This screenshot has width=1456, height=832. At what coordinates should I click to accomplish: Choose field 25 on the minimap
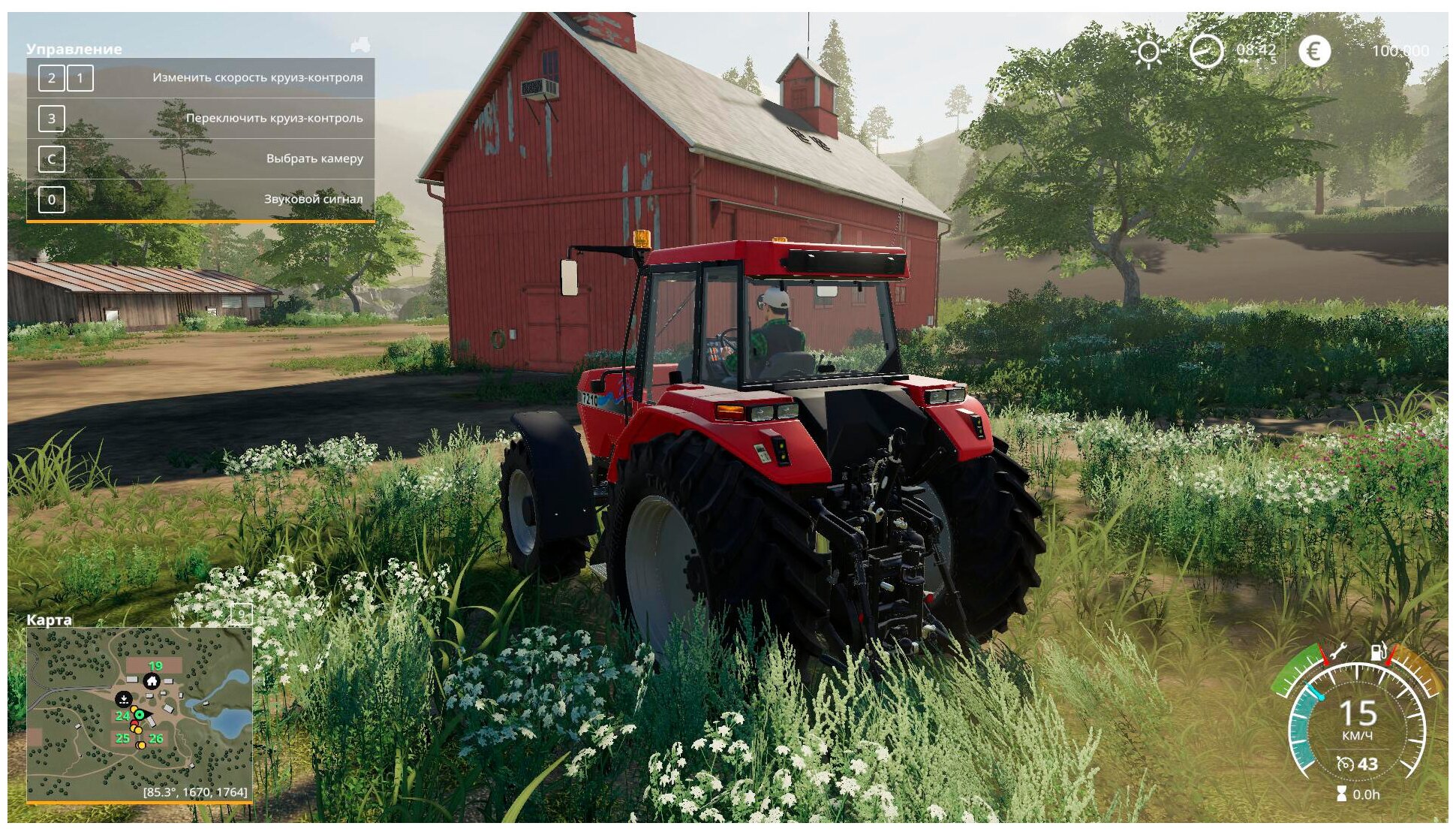(122, 738)
